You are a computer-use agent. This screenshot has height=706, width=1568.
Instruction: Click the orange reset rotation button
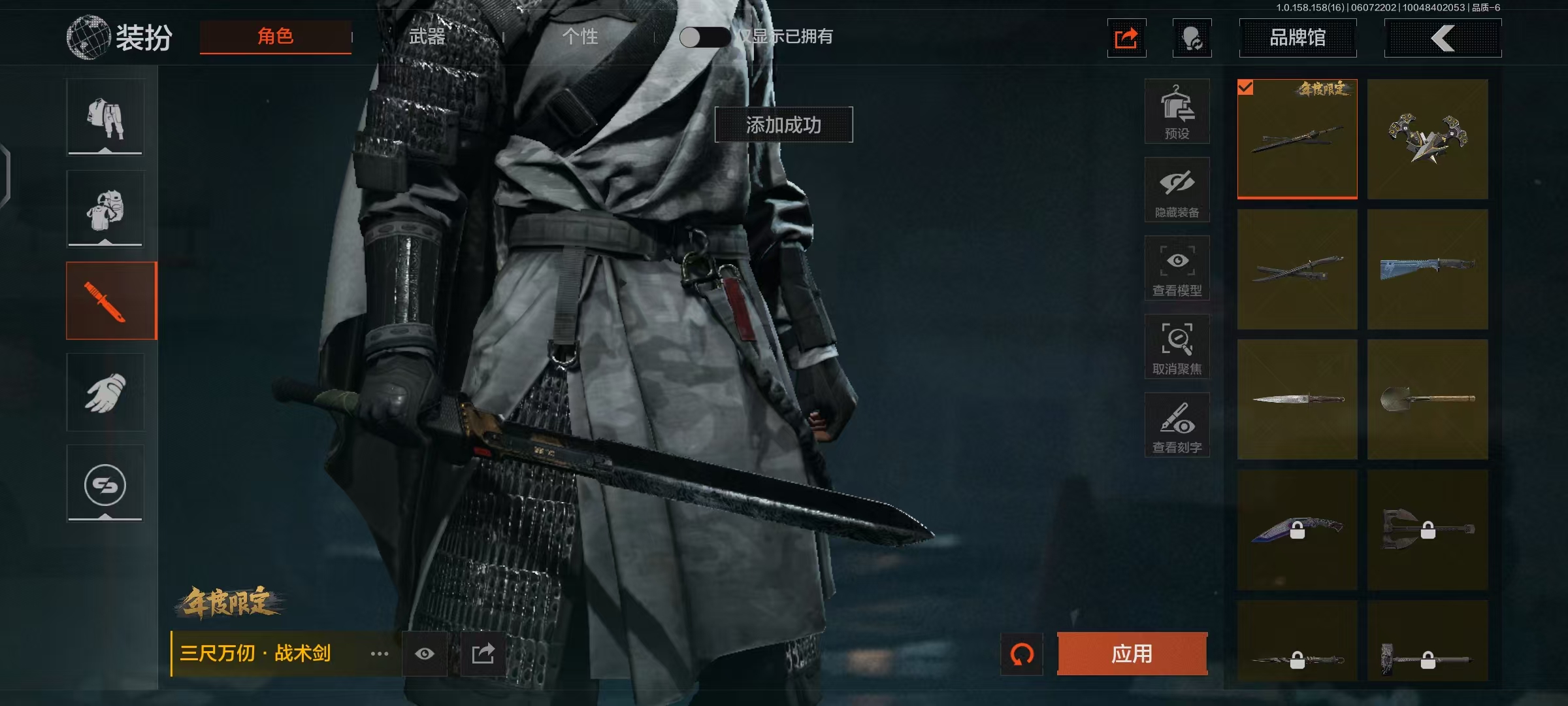(1022, 654)
